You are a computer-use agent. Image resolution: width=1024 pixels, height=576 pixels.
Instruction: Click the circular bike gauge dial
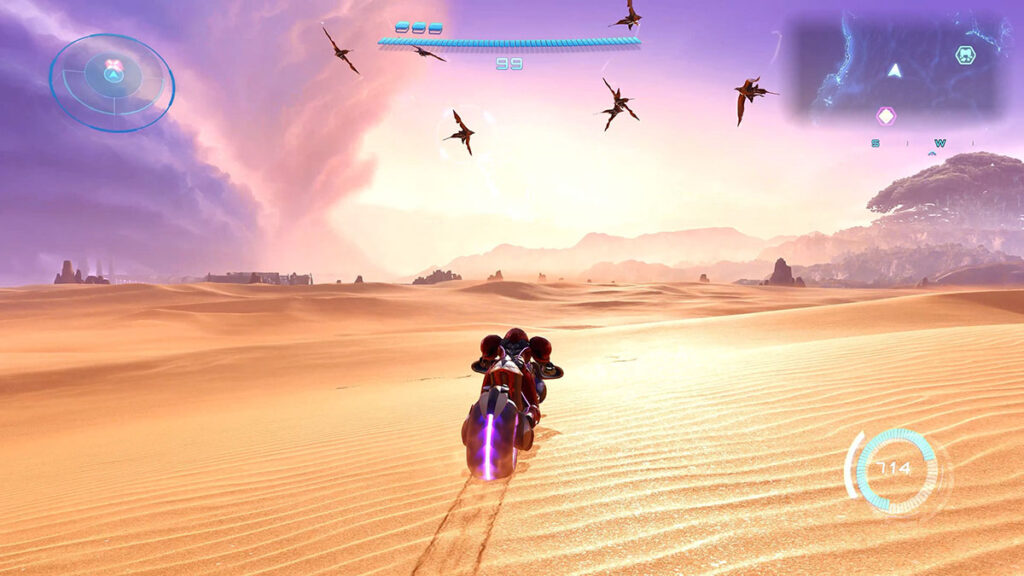(896, 469)
